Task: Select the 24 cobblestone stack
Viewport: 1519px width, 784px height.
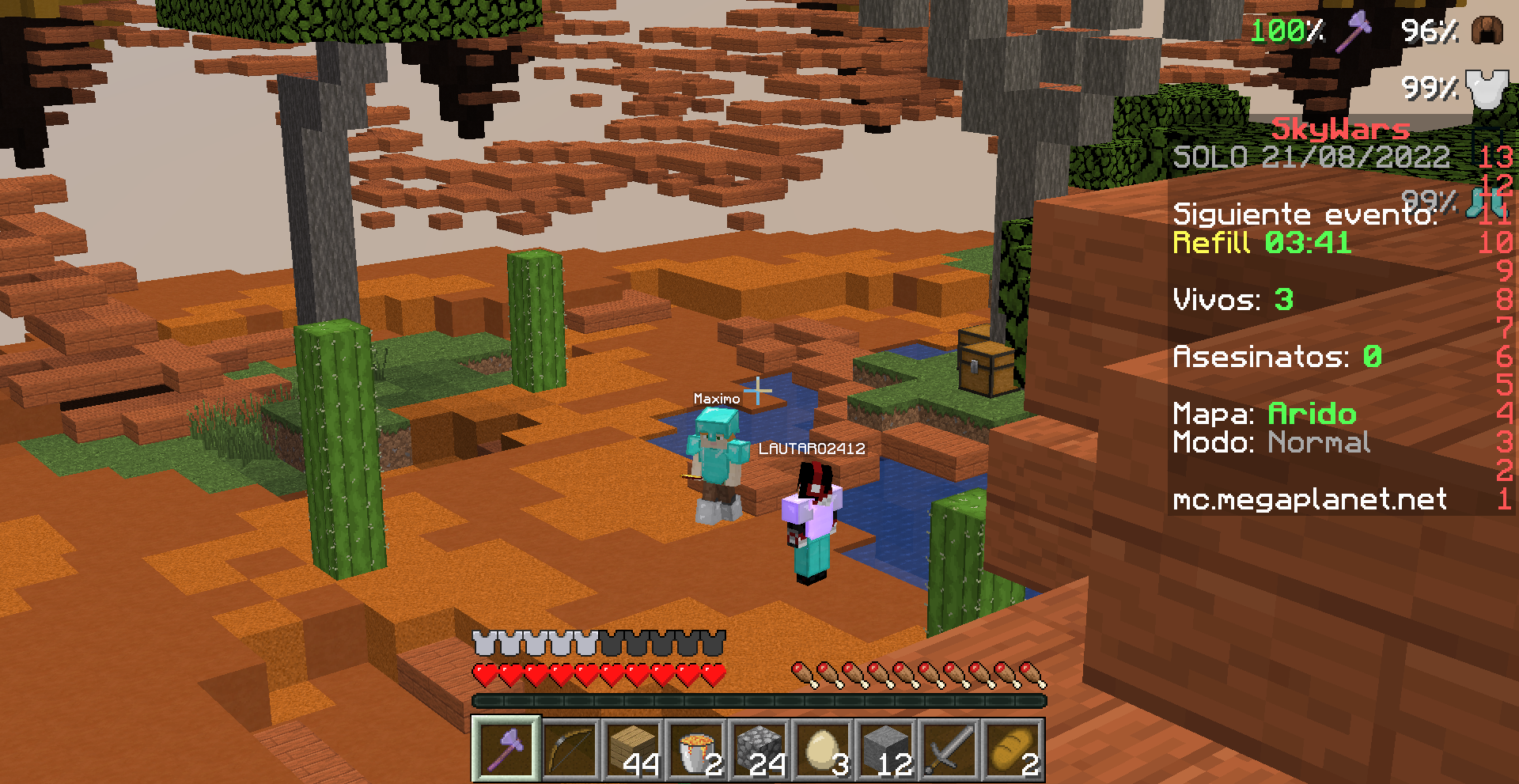Action: point(759,749)
